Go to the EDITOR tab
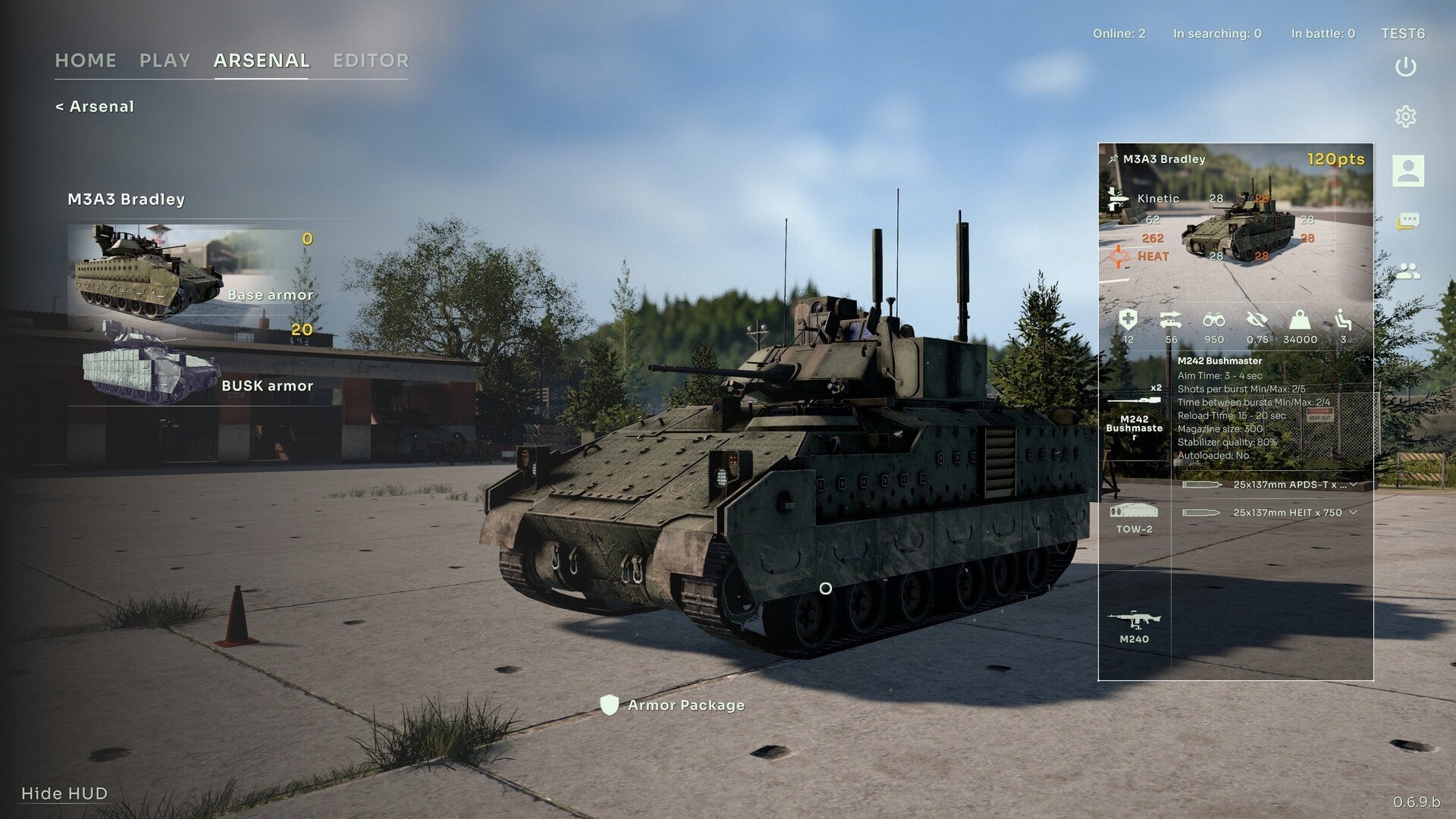Viewport: 1456px width, 819px height. (x=371, y=61)
